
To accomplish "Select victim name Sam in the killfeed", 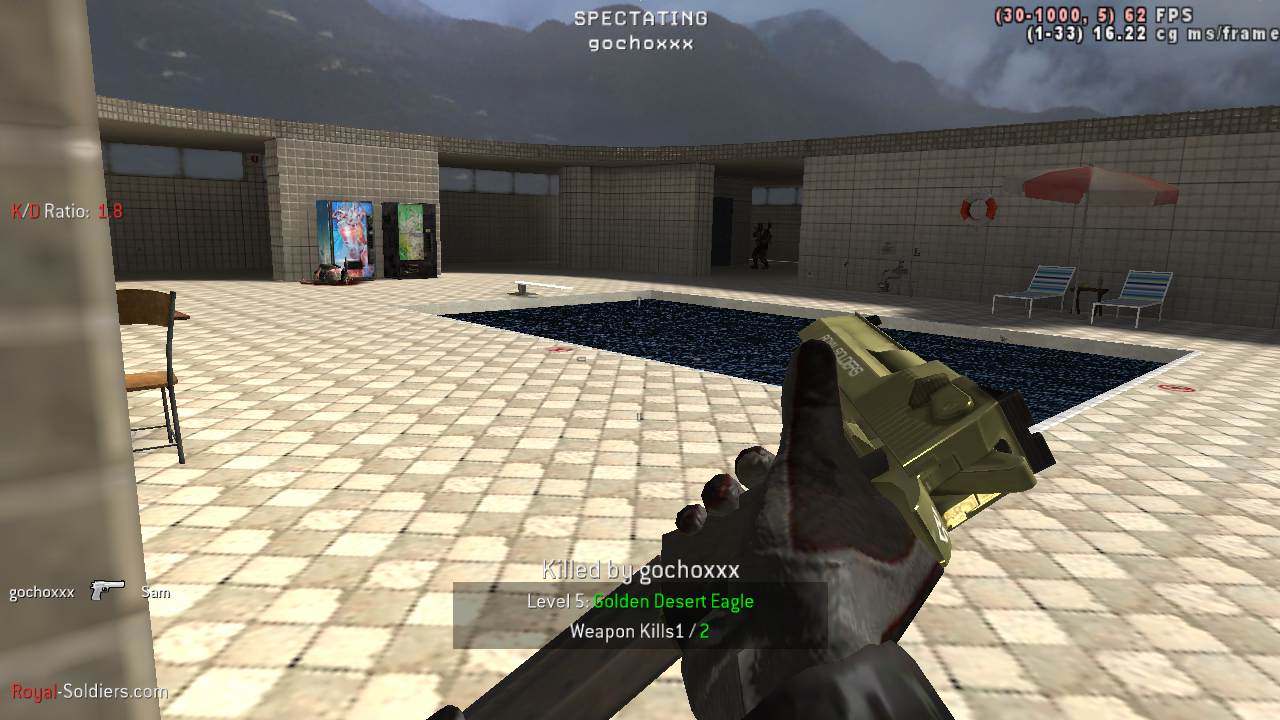I will [x=156, y=592].
